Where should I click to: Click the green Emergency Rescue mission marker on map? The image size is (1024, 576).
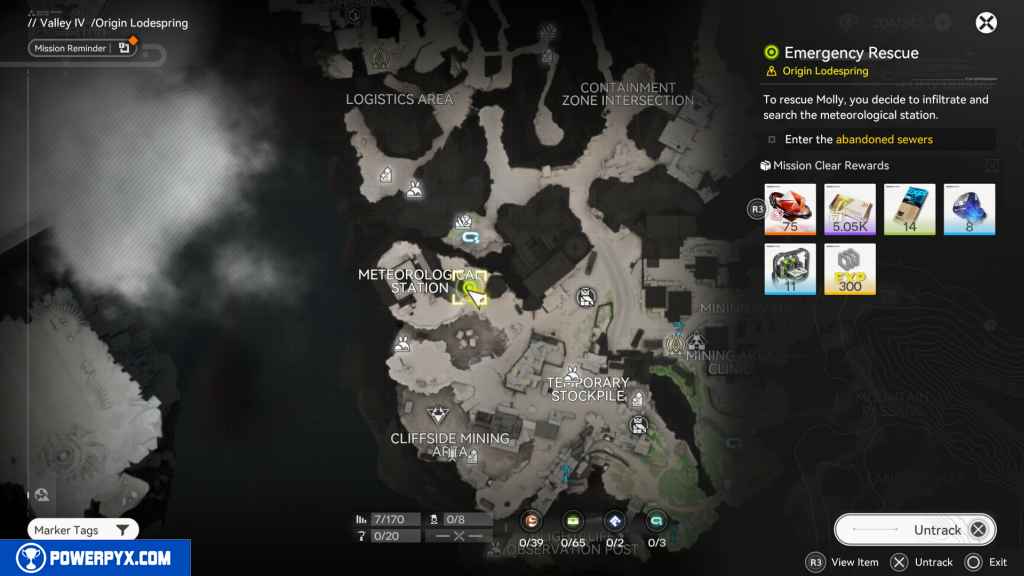[467, 289]
